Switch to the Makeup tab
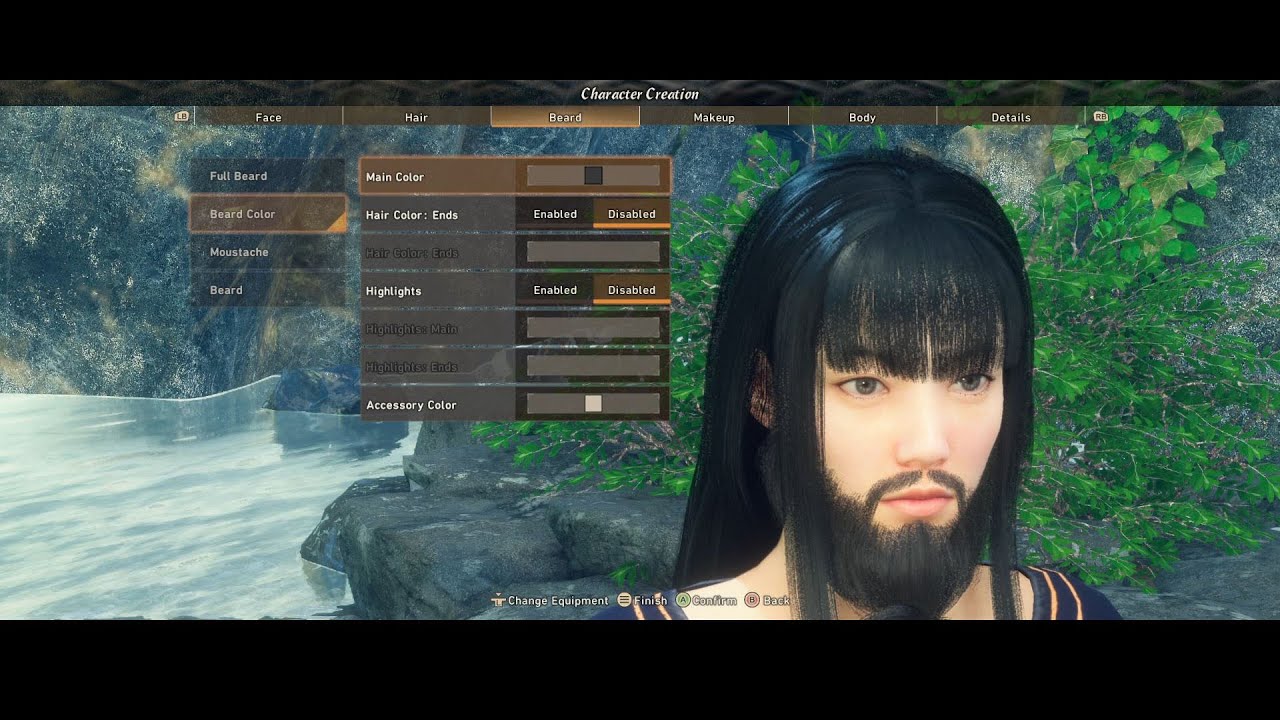1280x720 pixels. 713,117
